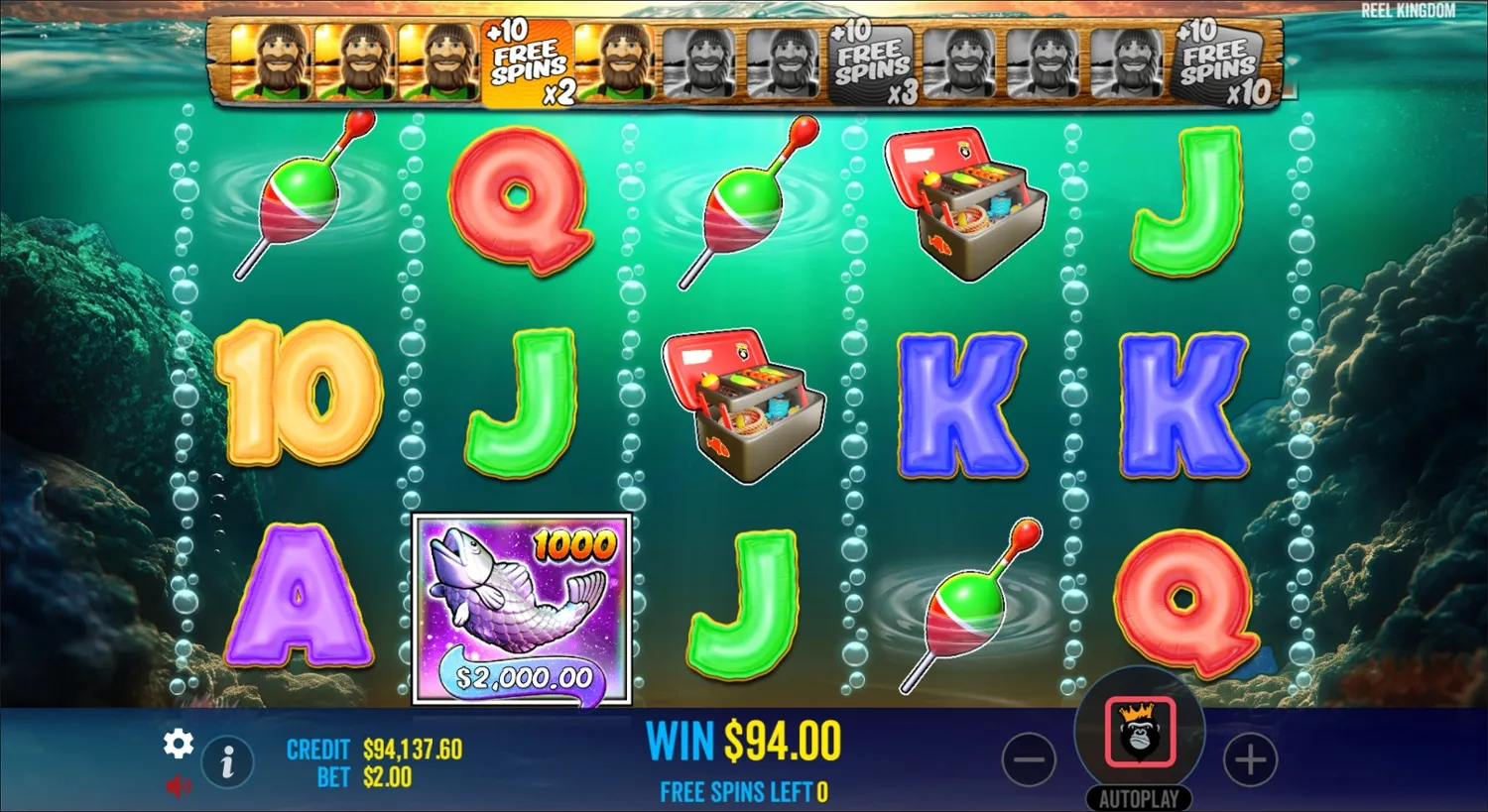Unmute the red speaker sound icon

179,786
